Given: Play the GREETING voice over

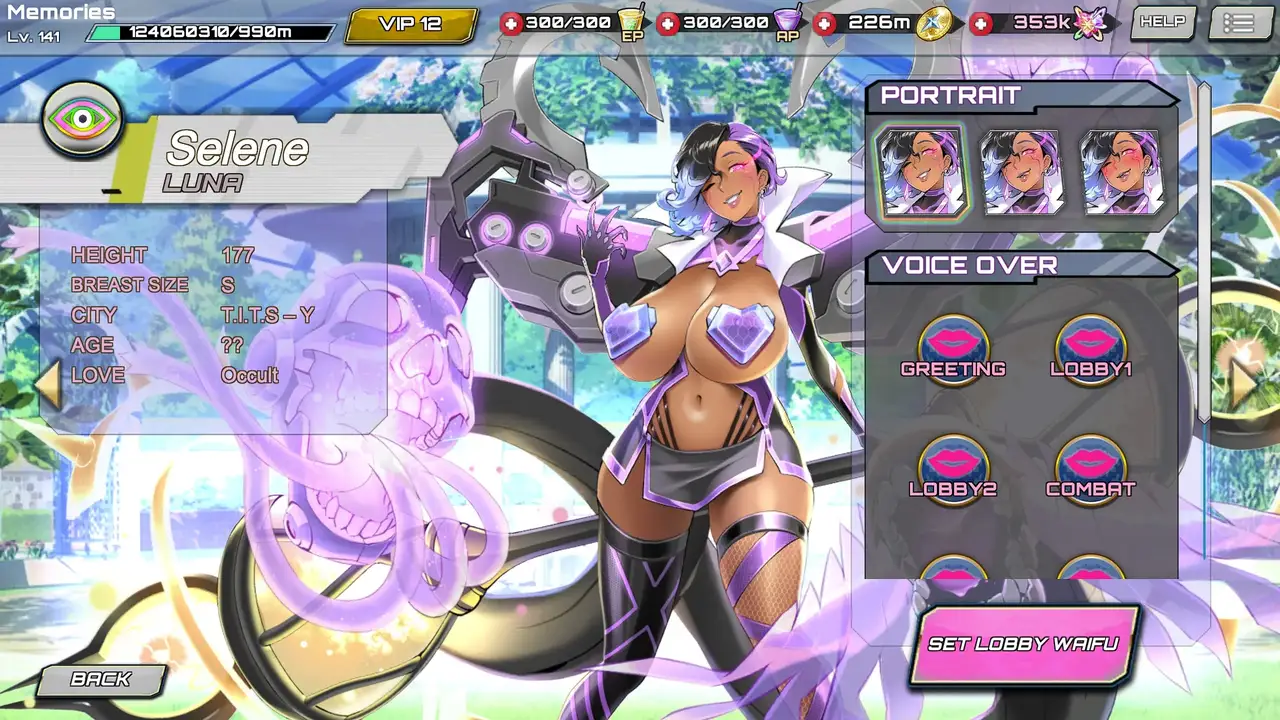Looking at the screenshot, I should coord(953,347).
